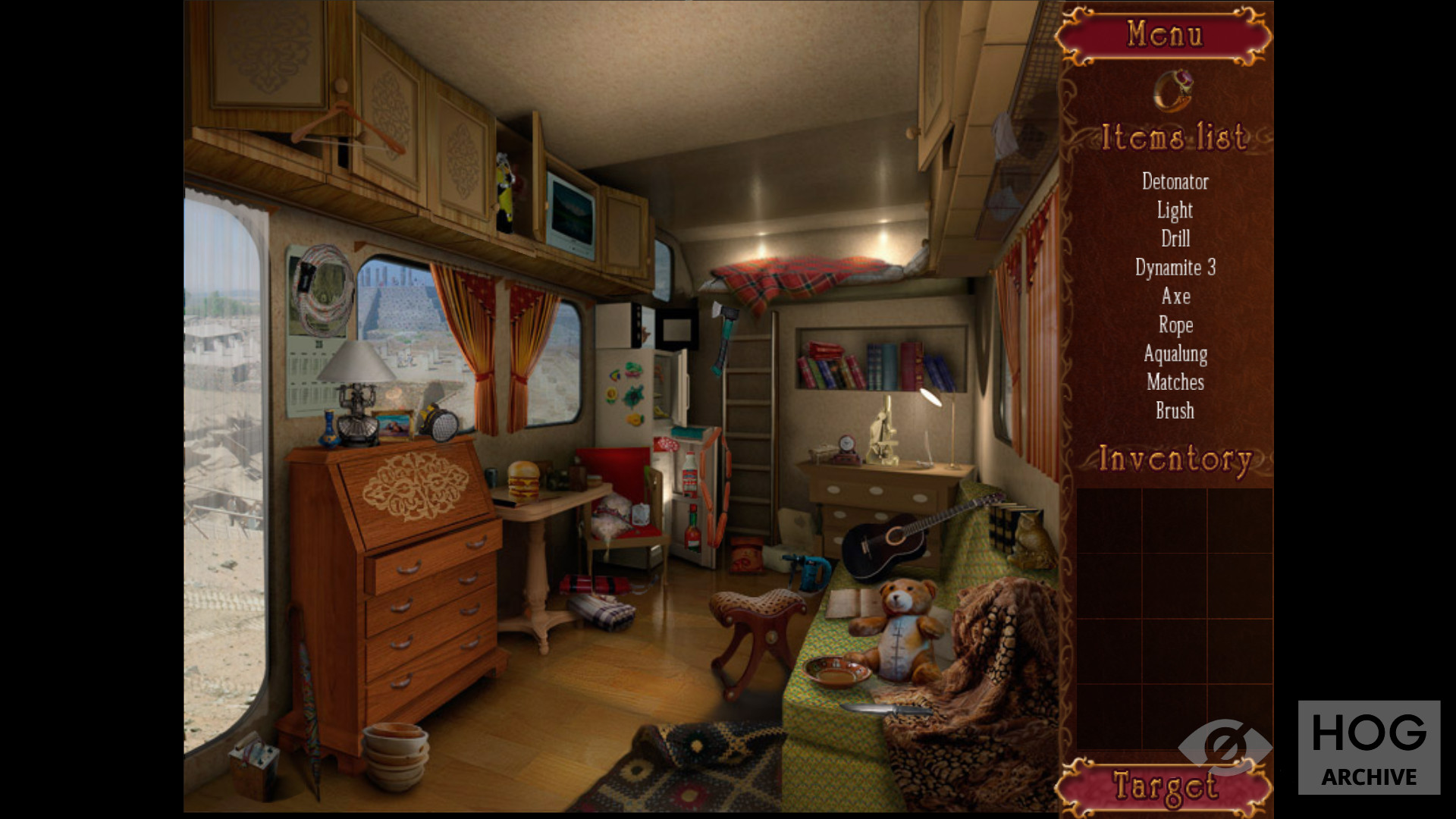Select the Brush list entry

1175,411
